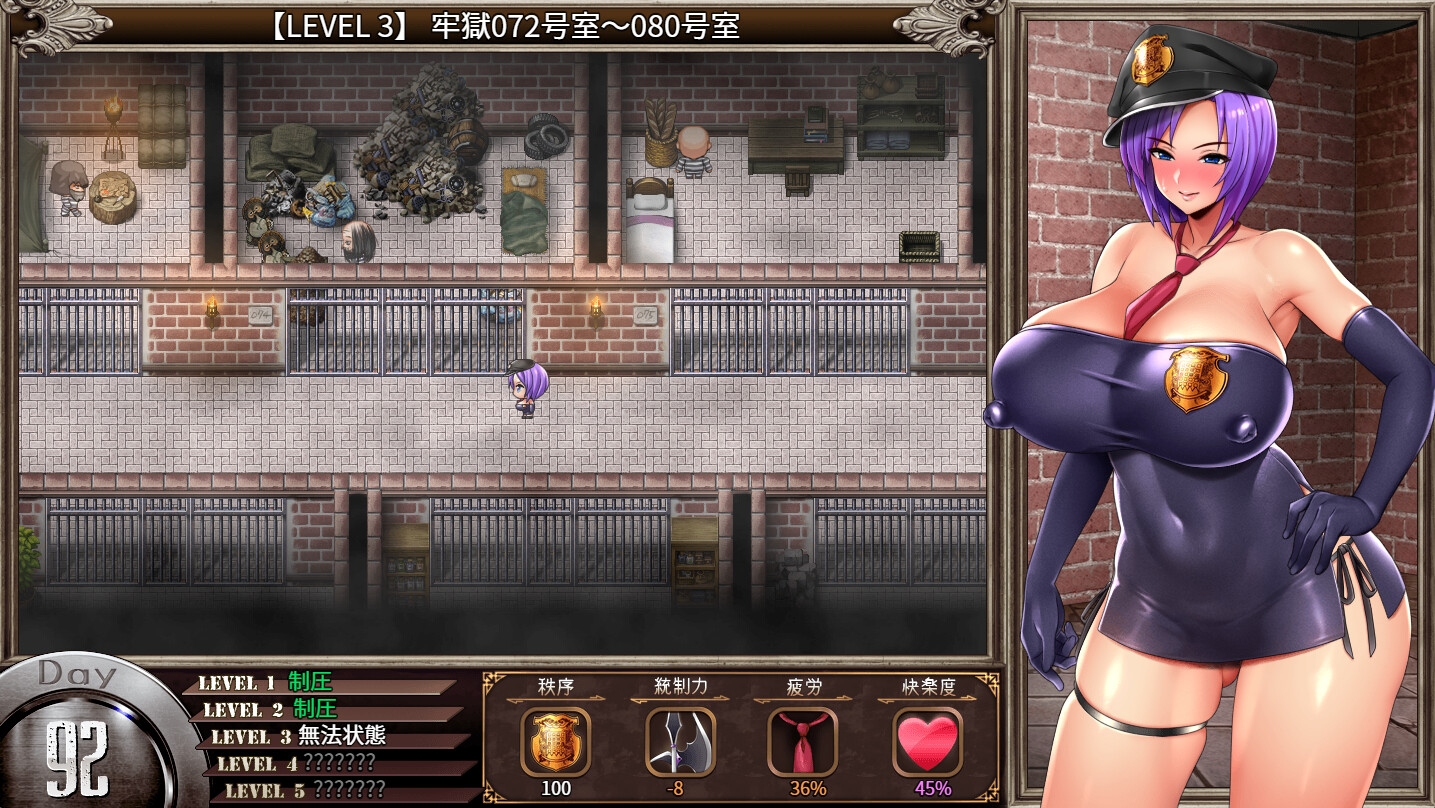1435x808 pixels.
Task: Click the red necktie fatigue icon
Action: [802, 741]
